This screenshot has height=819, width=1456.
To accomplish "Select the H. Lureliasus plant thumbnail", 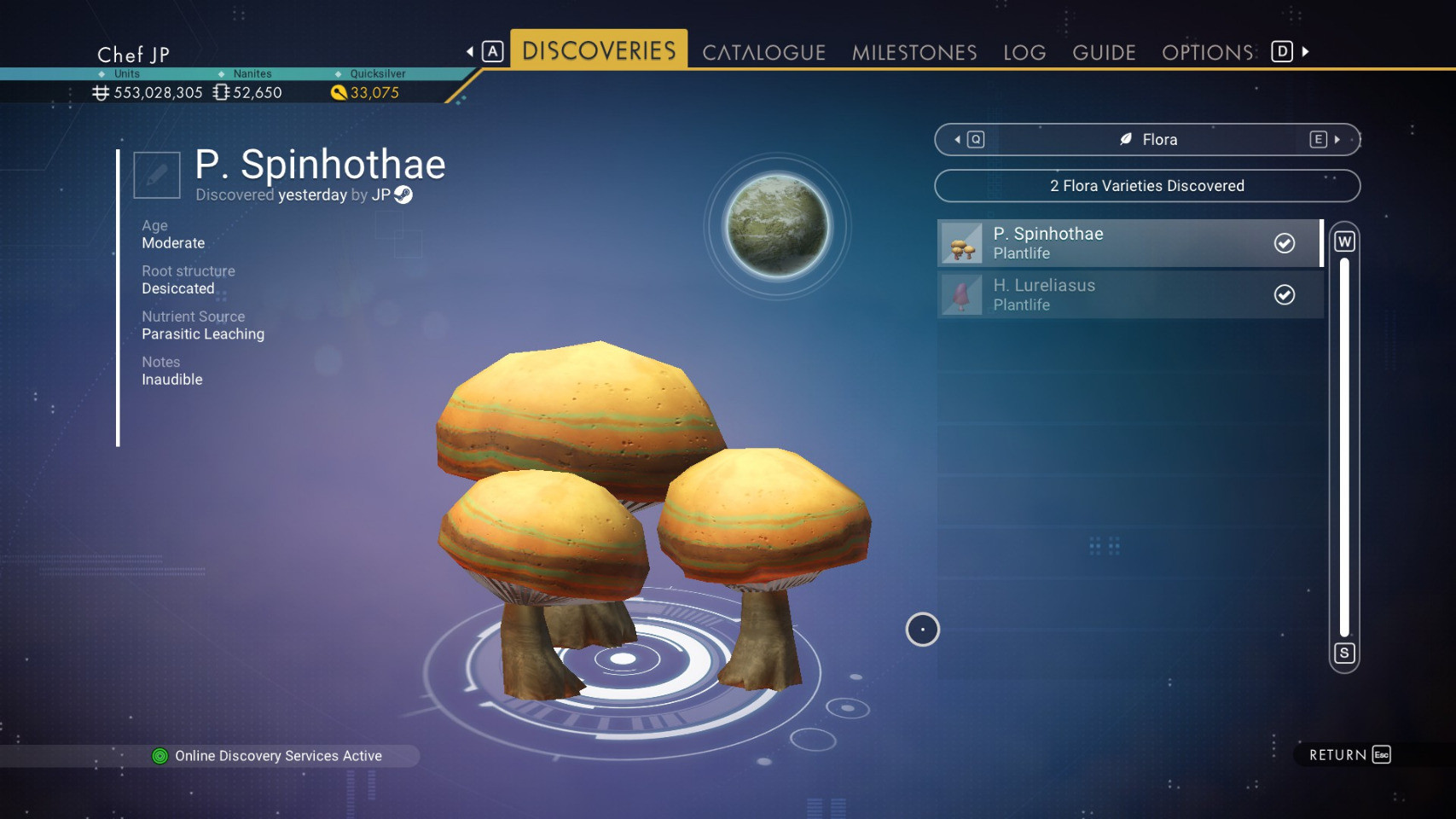I will pos(962,294).
